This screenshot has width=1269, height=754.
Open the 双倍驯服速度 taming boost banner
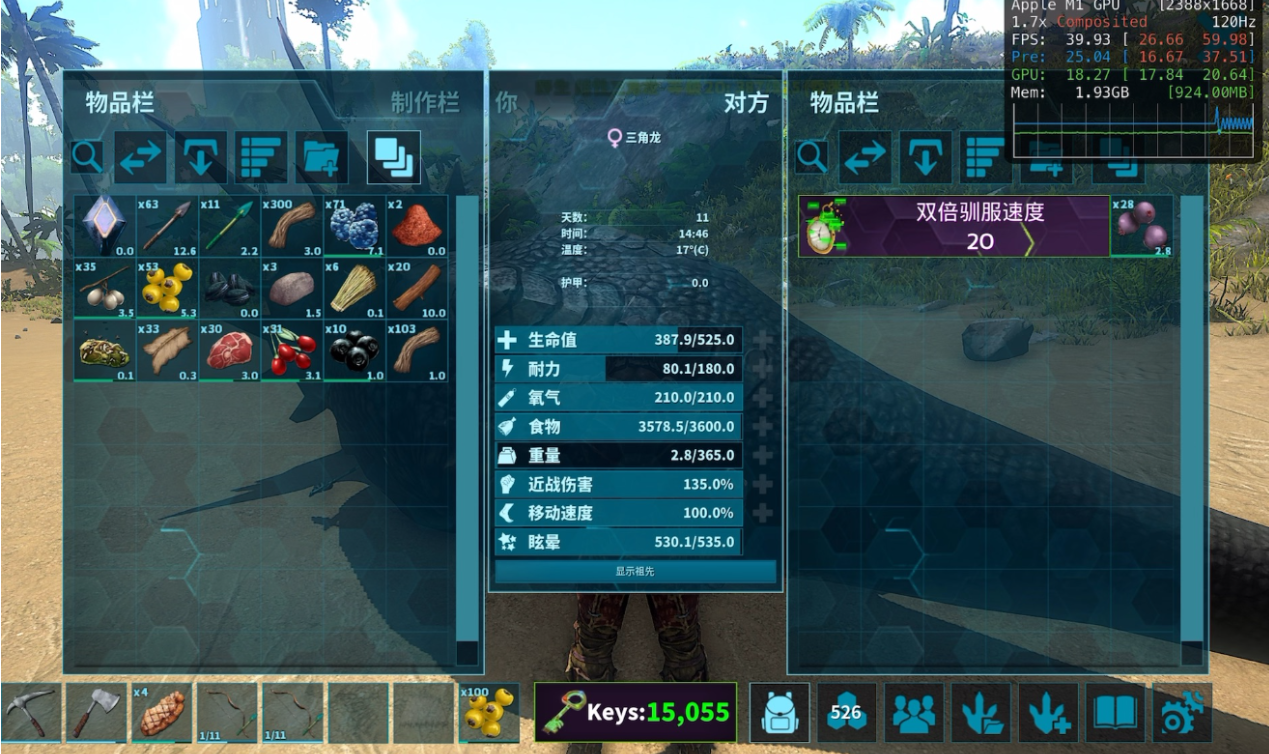954,226
